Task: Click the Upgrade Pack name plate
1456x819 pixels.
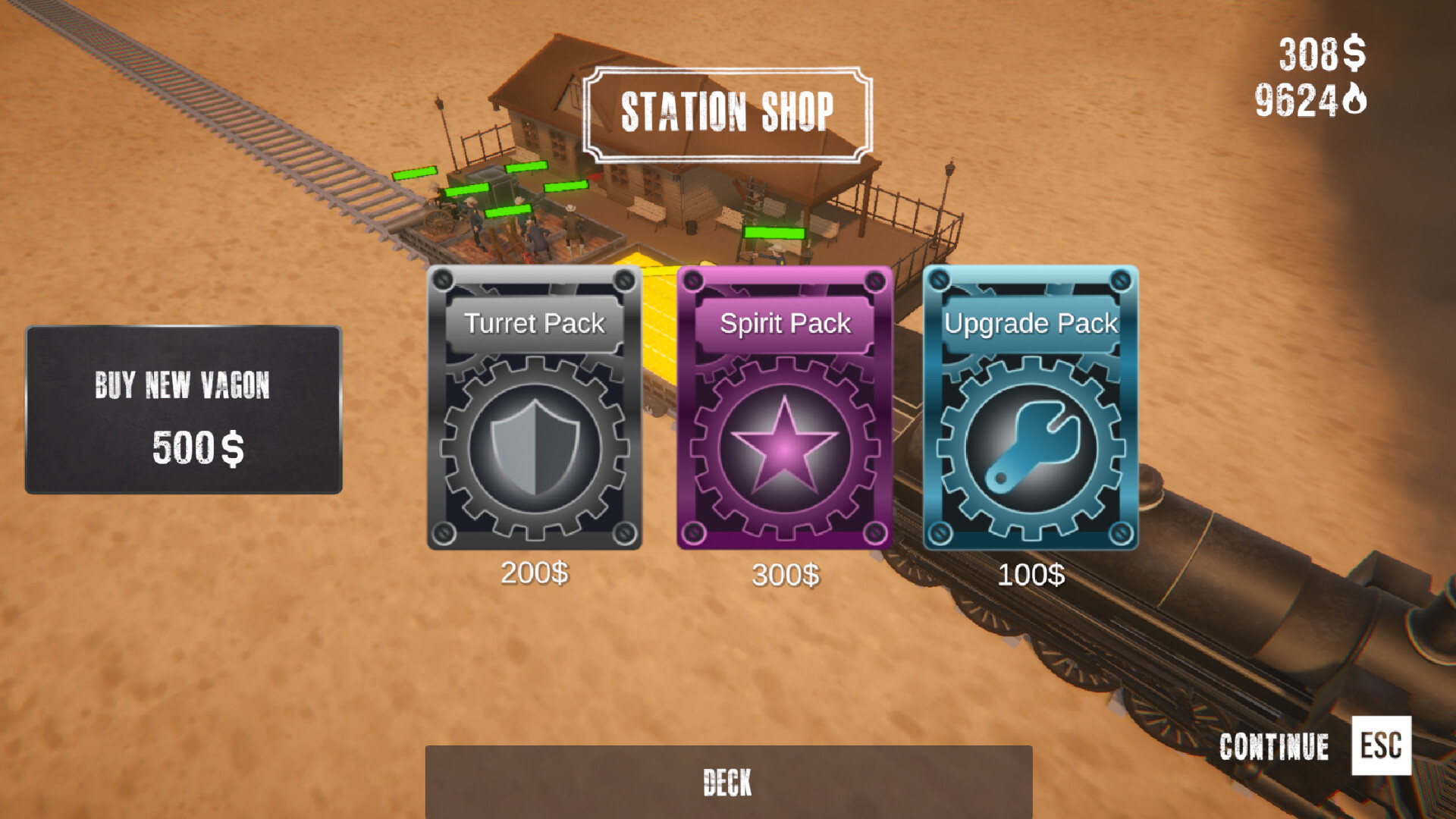Action: pyautogui.click(x=1031, y=323)
